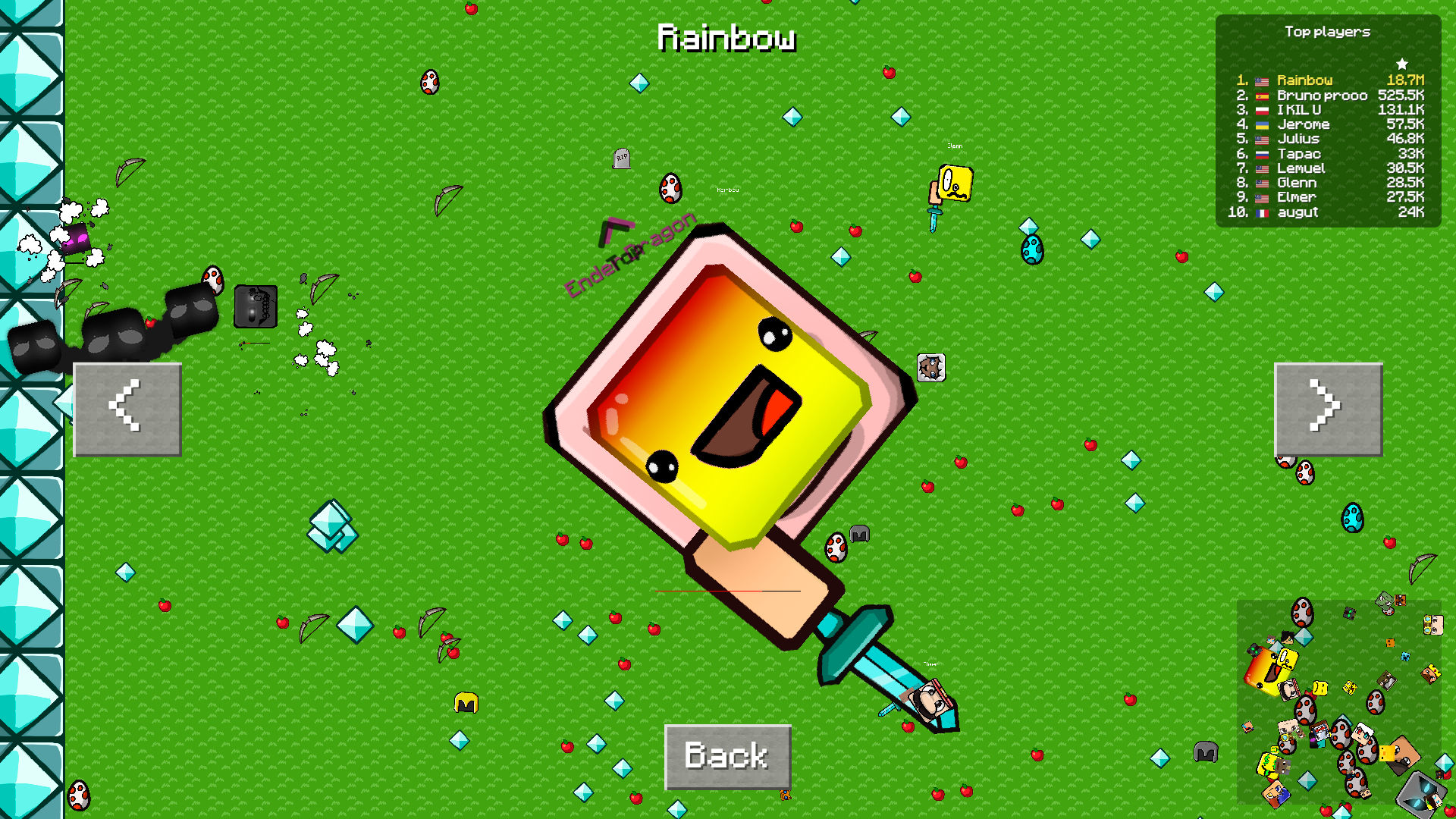Click the US flag next to Rainbow
The height and width of the screenshot is (819, 1456).
click(1260, 80)
